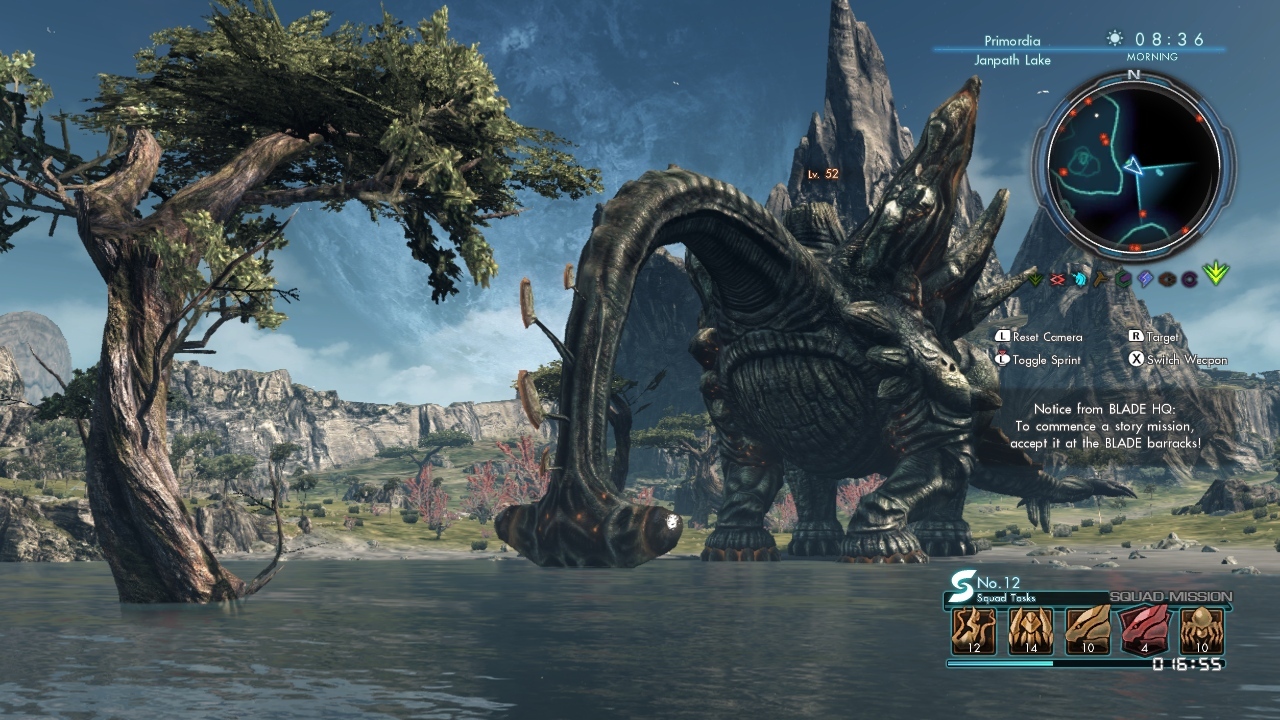Select the squad task showing 12

973,632
